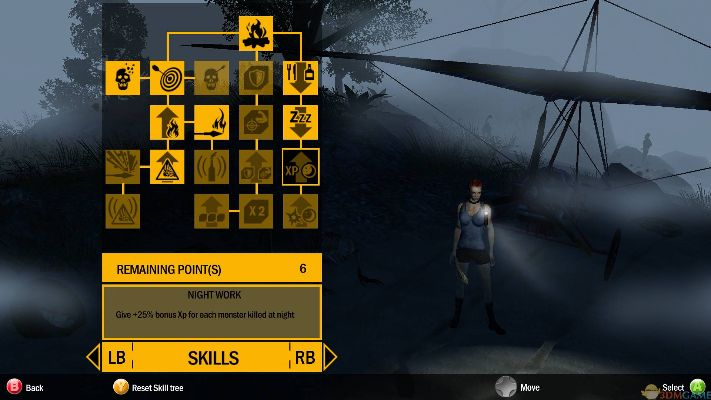Select the Night Work XP moon skill
The height and width of the screenshot is (400, 711).
[299, 166]
